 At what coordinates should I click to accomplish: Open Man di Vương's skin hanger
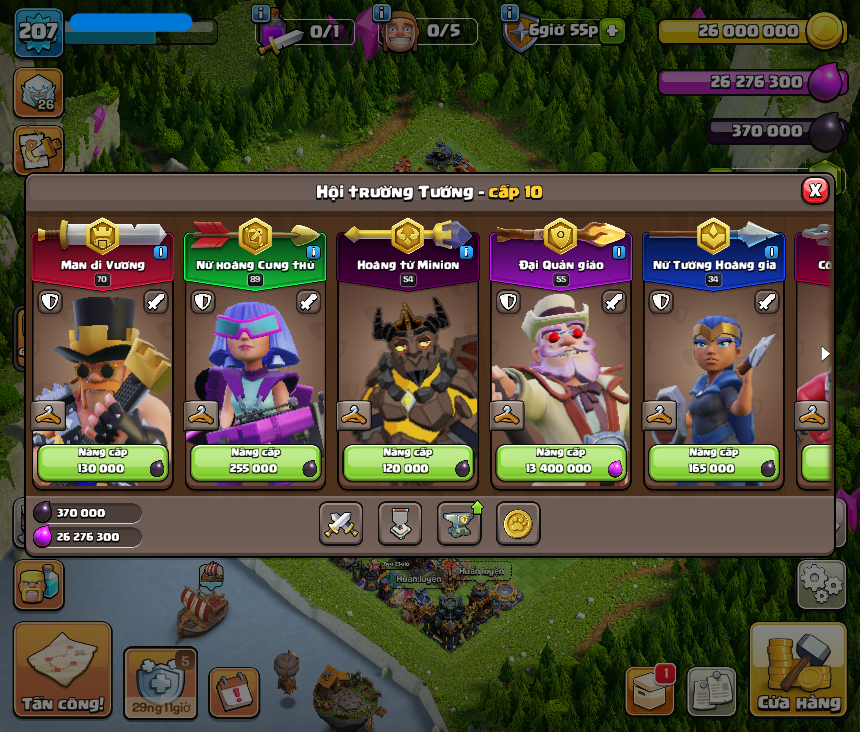pos(48,415)
